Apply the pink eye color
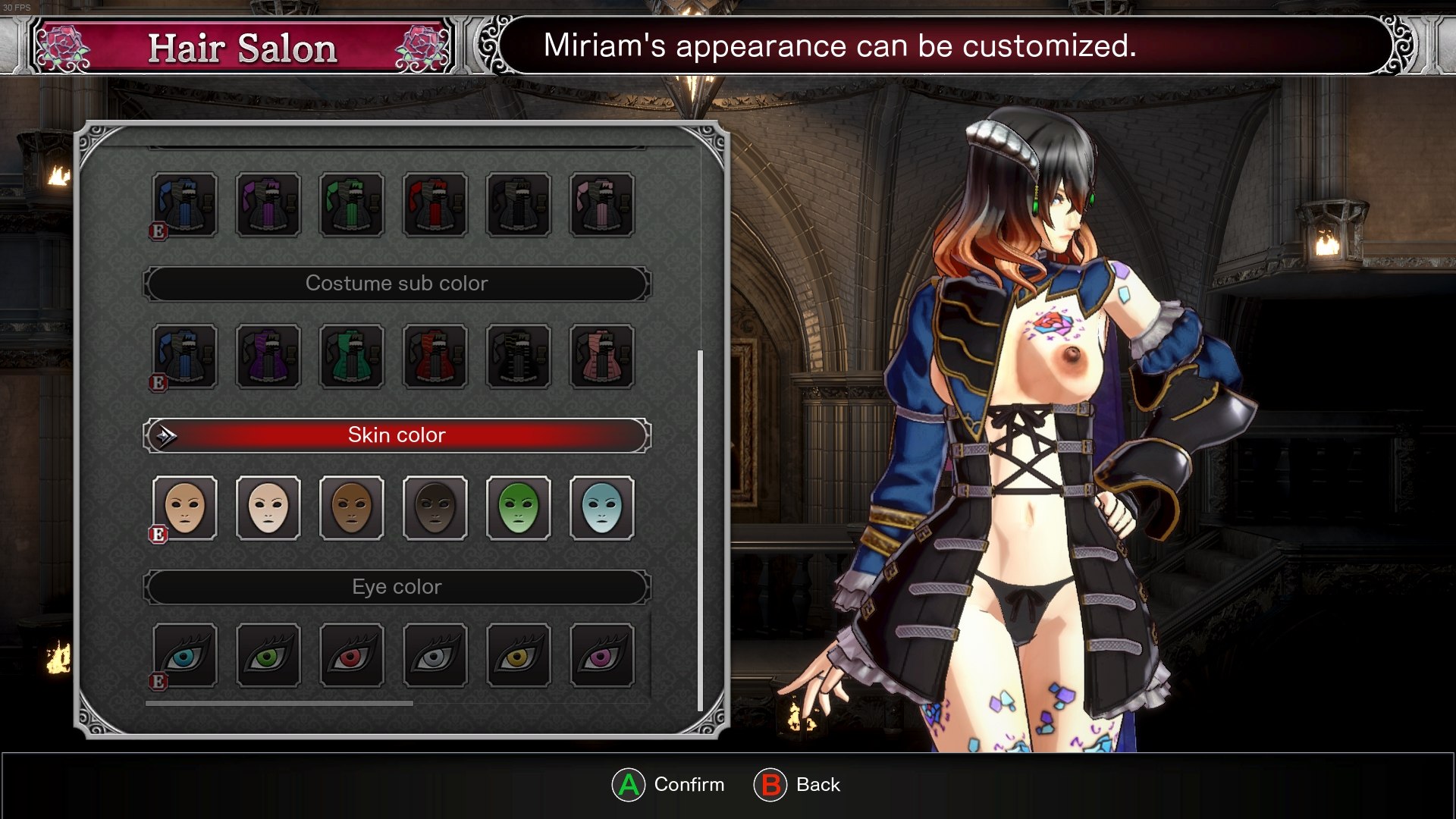Viewport: 1456px width, 819px height. coord(602,656)
